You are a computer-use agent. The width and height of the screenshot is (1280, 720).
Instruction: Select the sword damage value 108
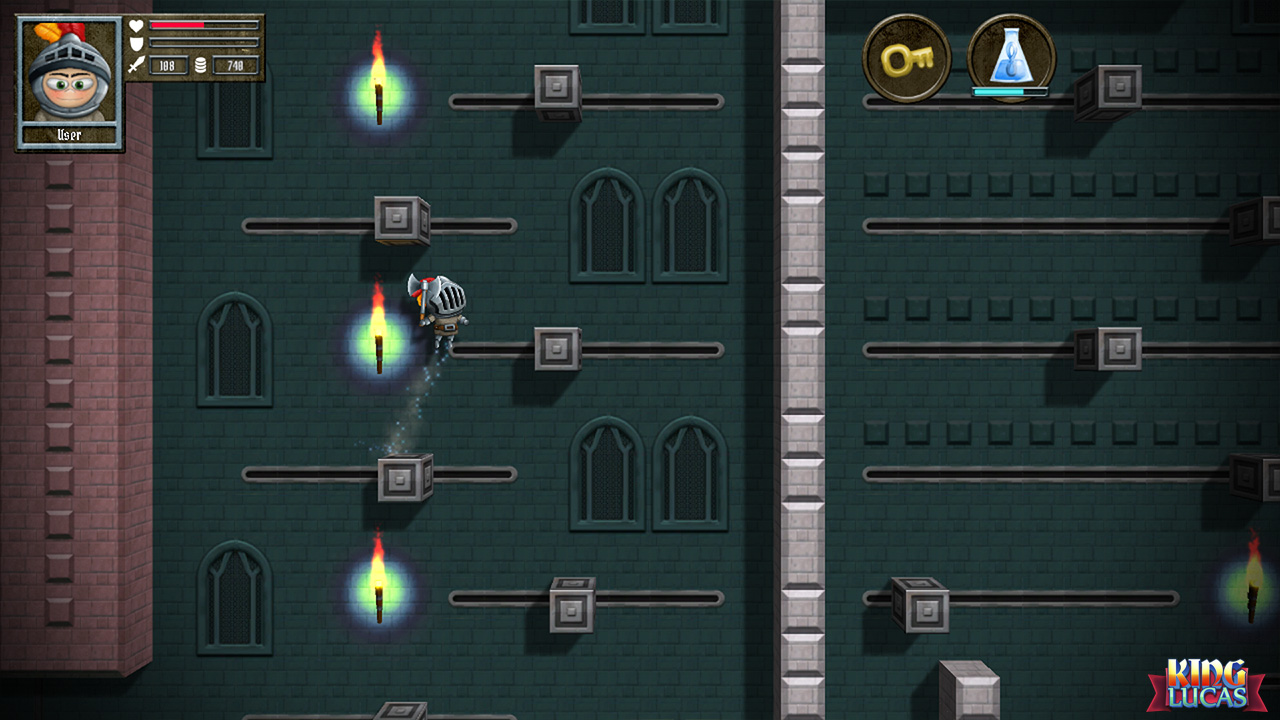point(168,65)
